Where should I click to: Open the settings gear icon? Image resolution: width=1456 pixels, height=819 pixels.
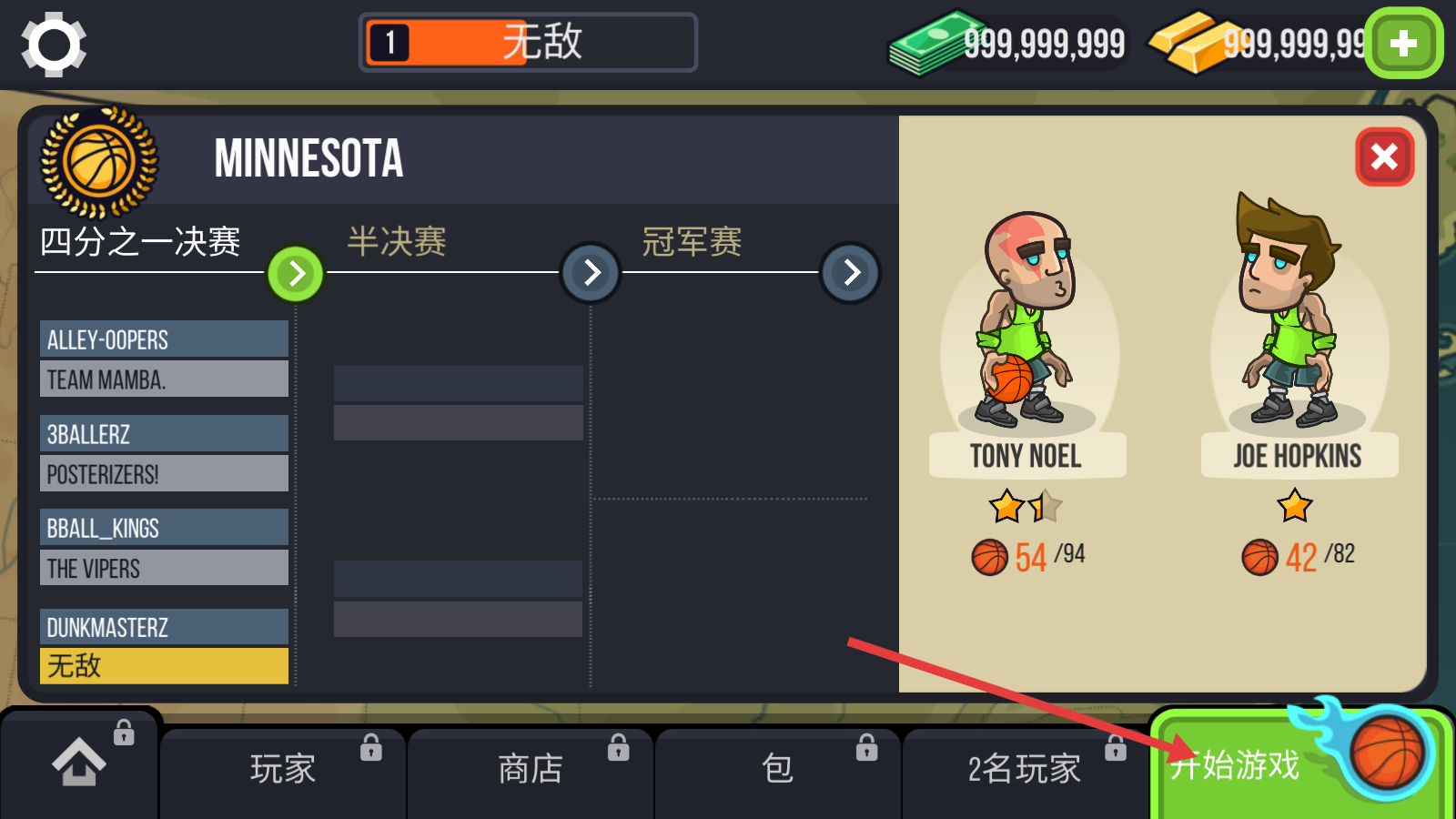tap(54, 44)
